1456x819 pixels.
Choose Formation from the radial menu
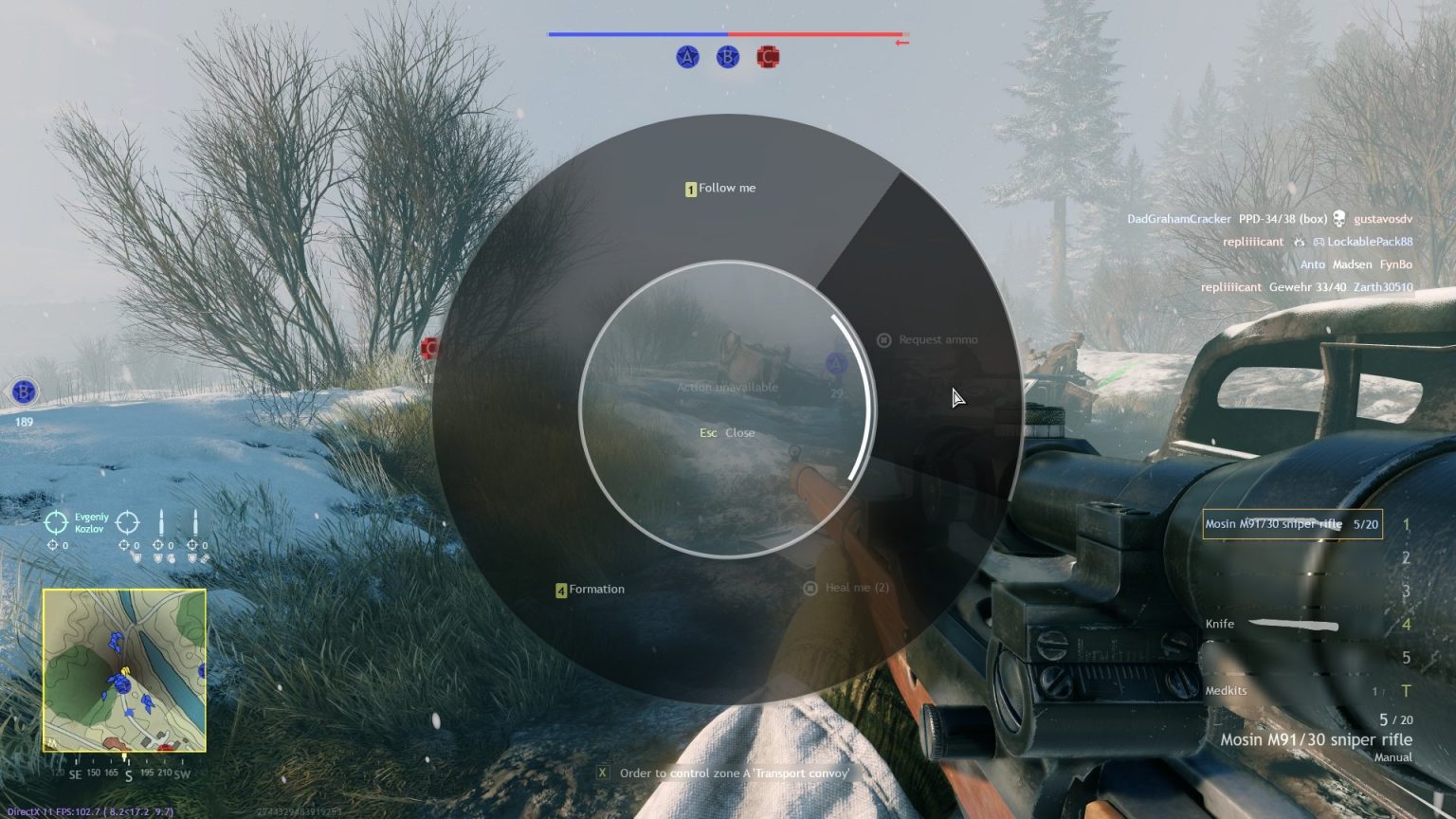click(591, 589)
